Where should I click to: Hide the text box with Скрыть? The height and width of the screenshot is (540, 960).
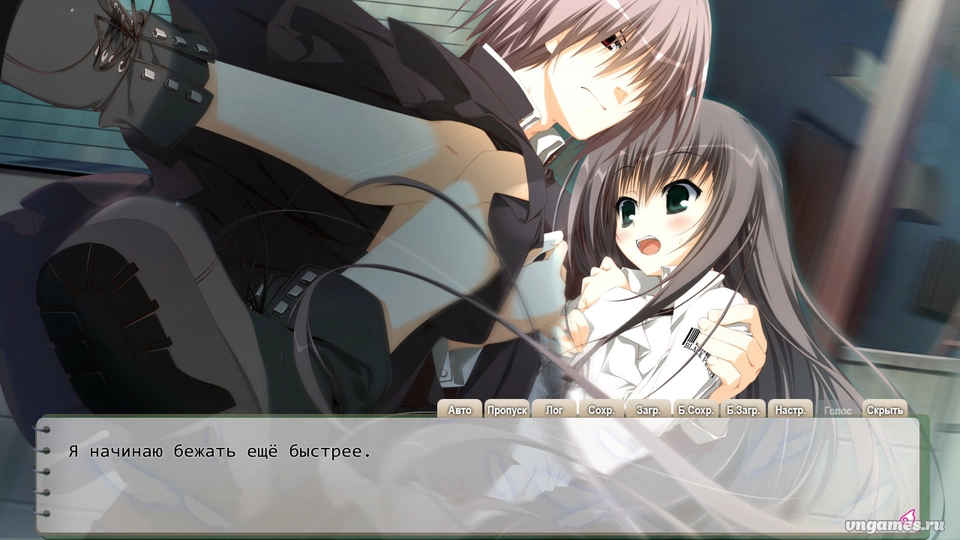[884, 410]
